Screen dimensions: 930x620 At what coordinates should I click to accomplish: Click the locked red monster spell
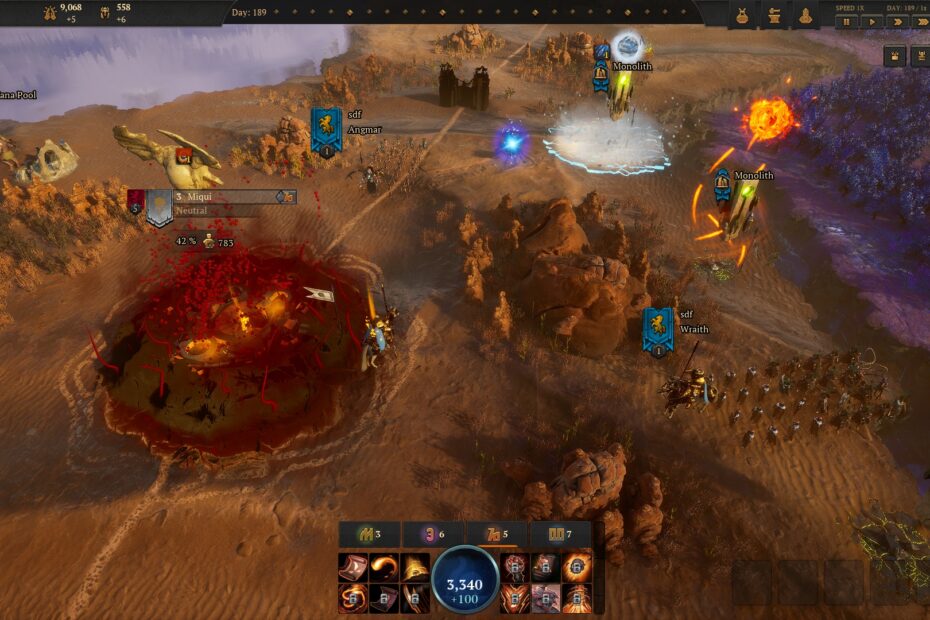(515, 568)
